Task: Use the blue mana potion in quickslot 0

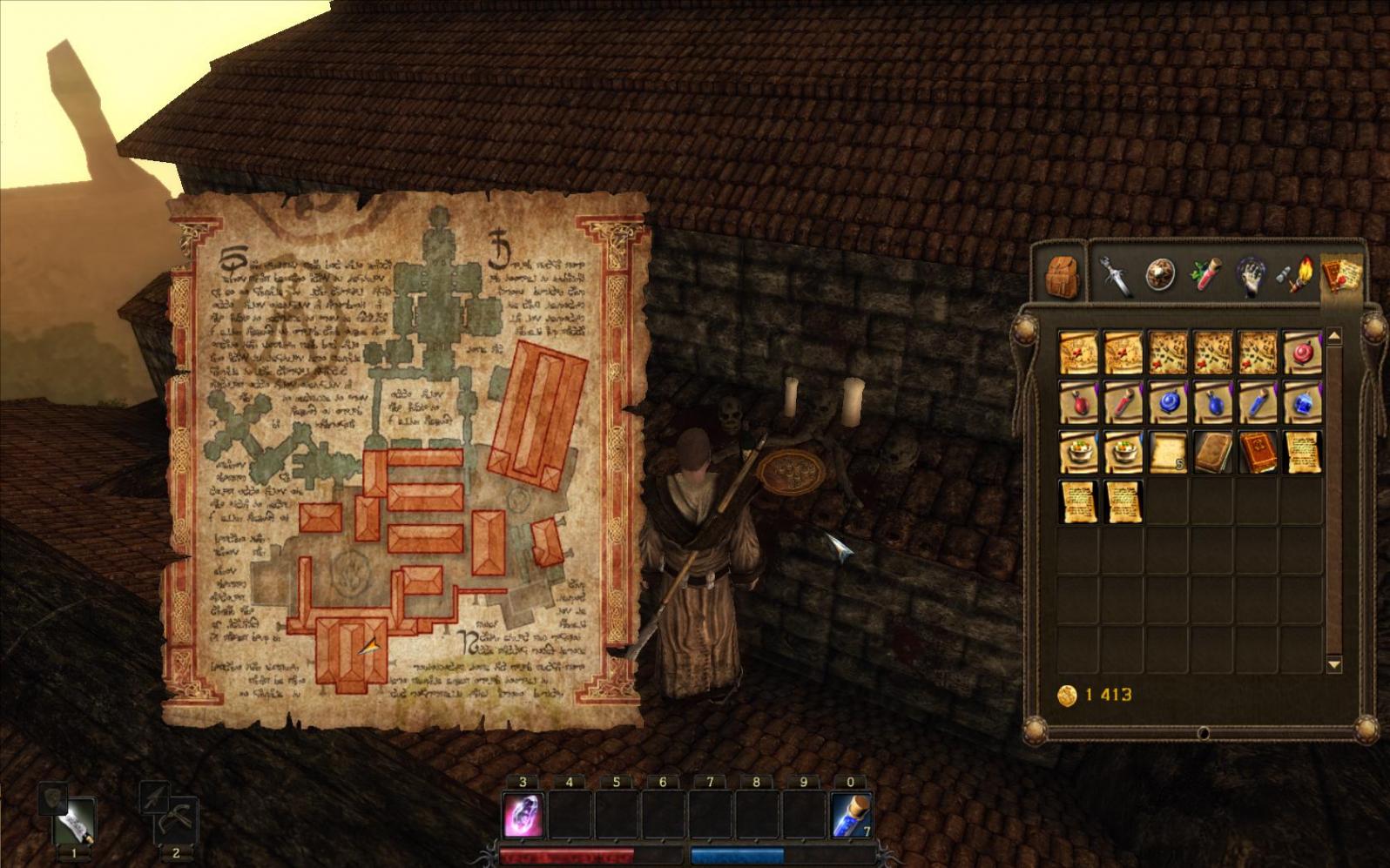Action: pos(851,816)
